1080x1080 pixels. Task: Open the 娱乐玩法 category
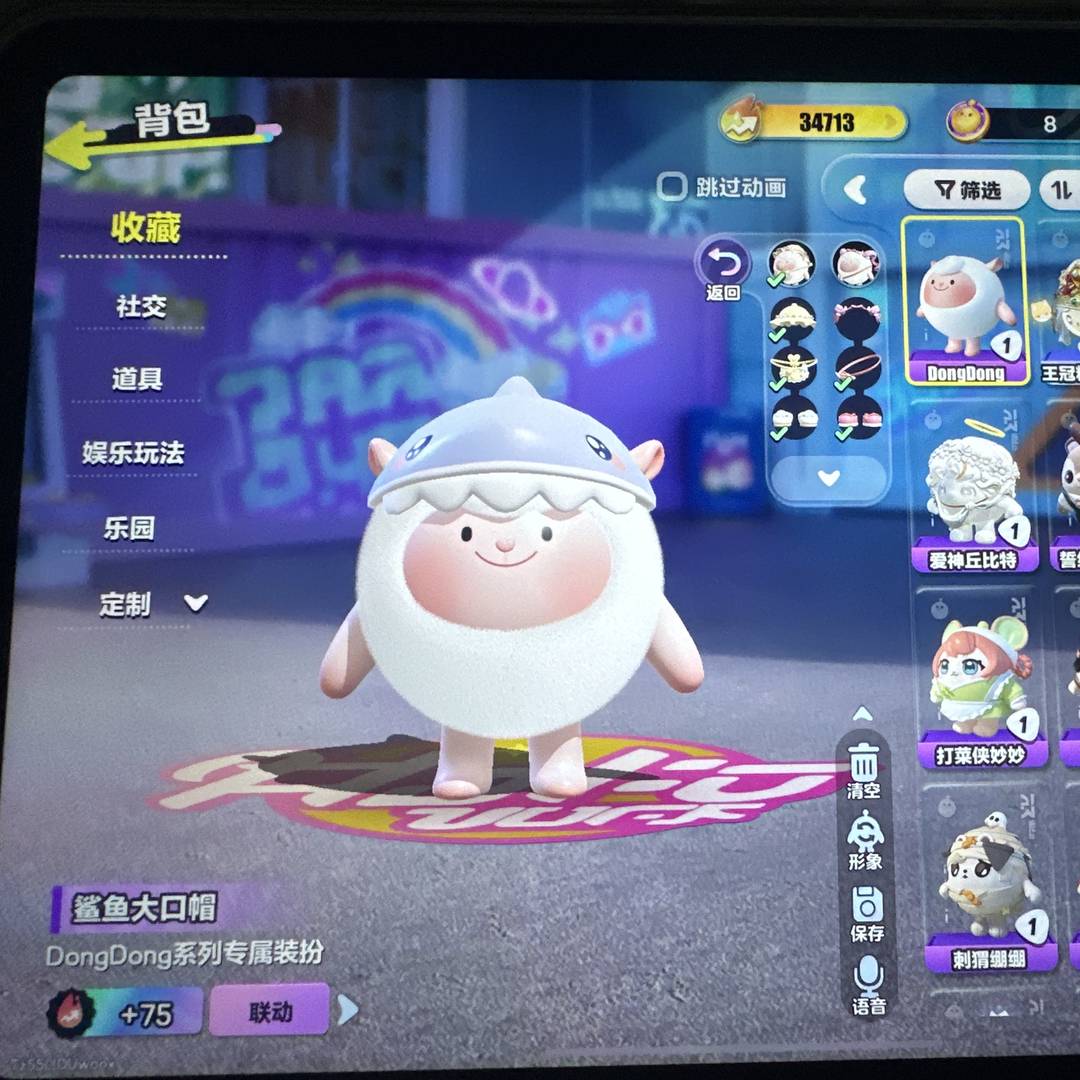pos(134,453)
